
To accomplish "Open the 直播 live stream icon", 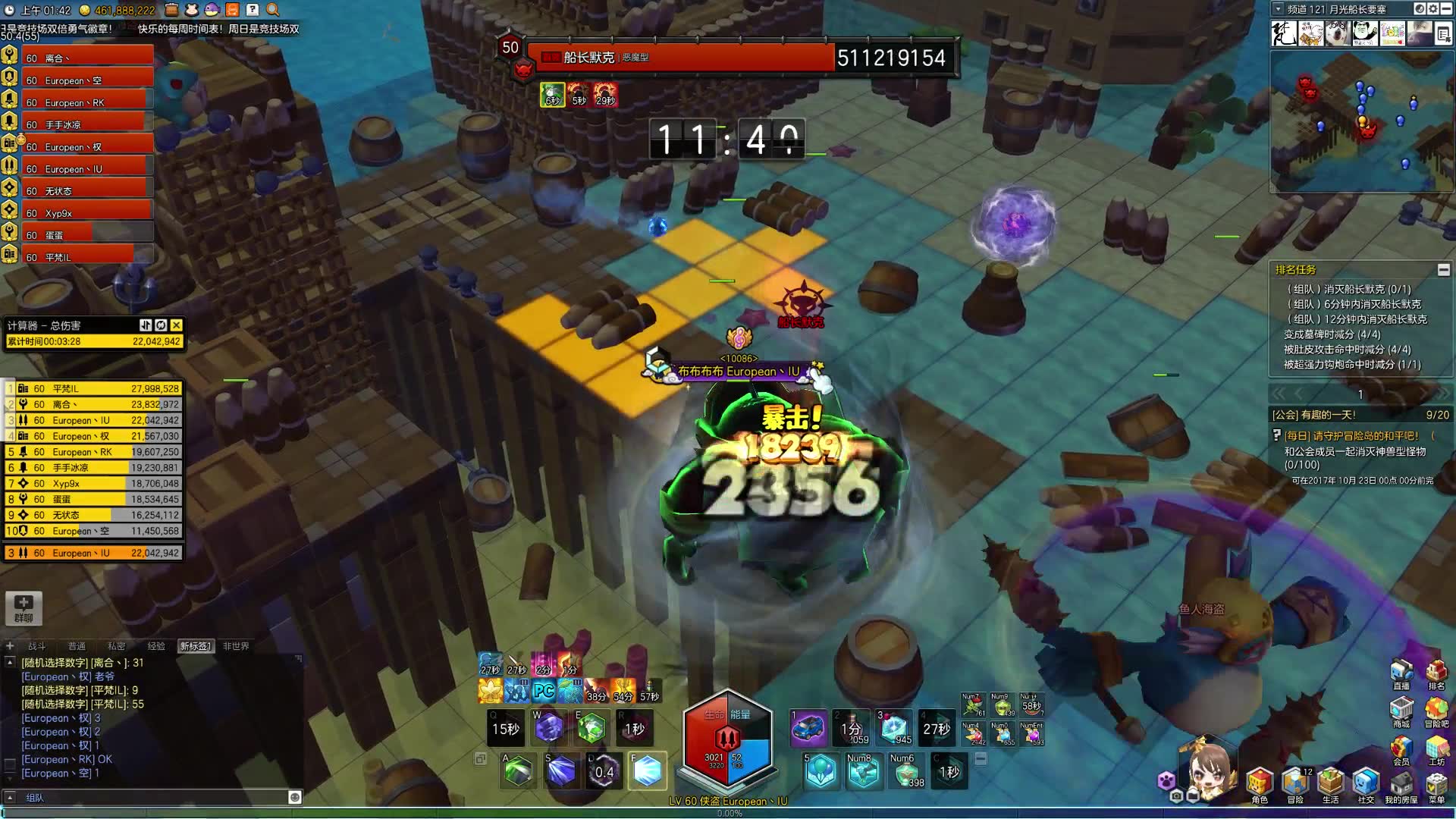I will tap(1401, 673).
